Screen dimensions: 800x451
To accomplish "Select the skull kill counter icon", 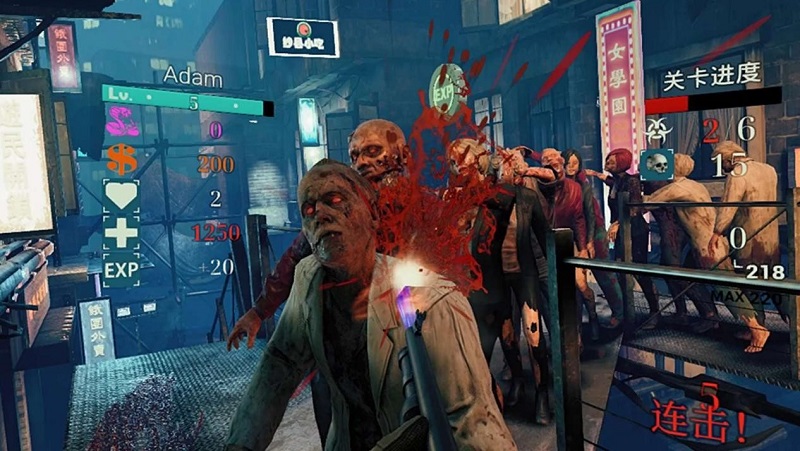I will click(657, 165).
